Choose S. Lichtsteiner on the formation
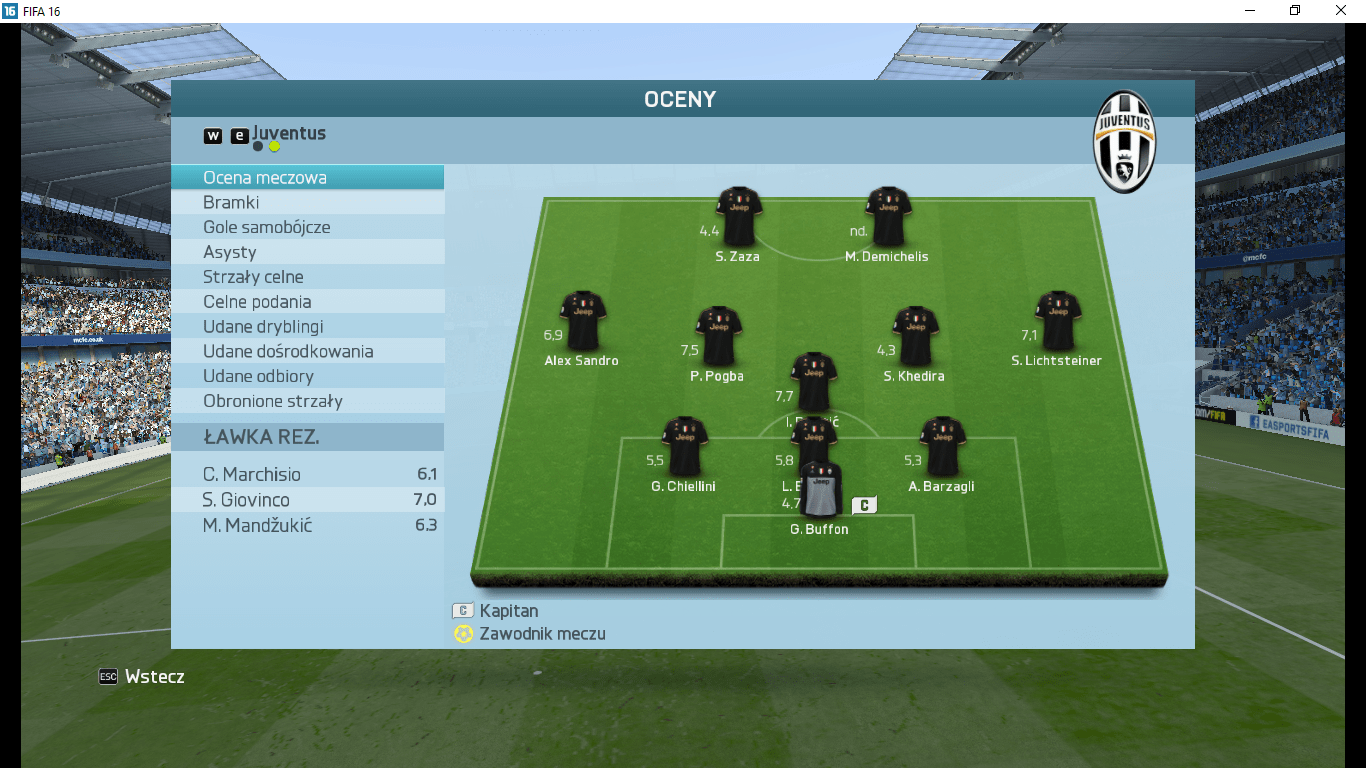This screenshot has width=1366, height=768. pyautogui.click(x=1057, y=321)
